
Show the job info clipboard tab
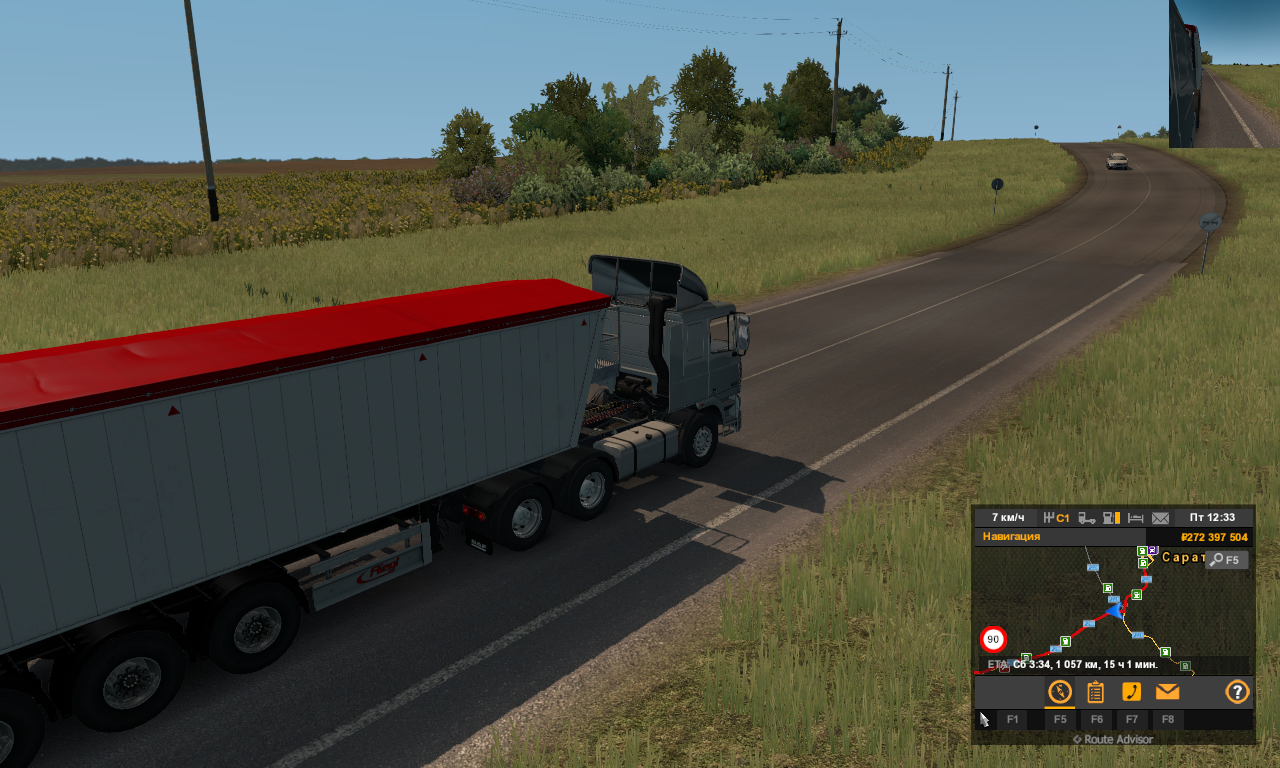(1096, 692)
